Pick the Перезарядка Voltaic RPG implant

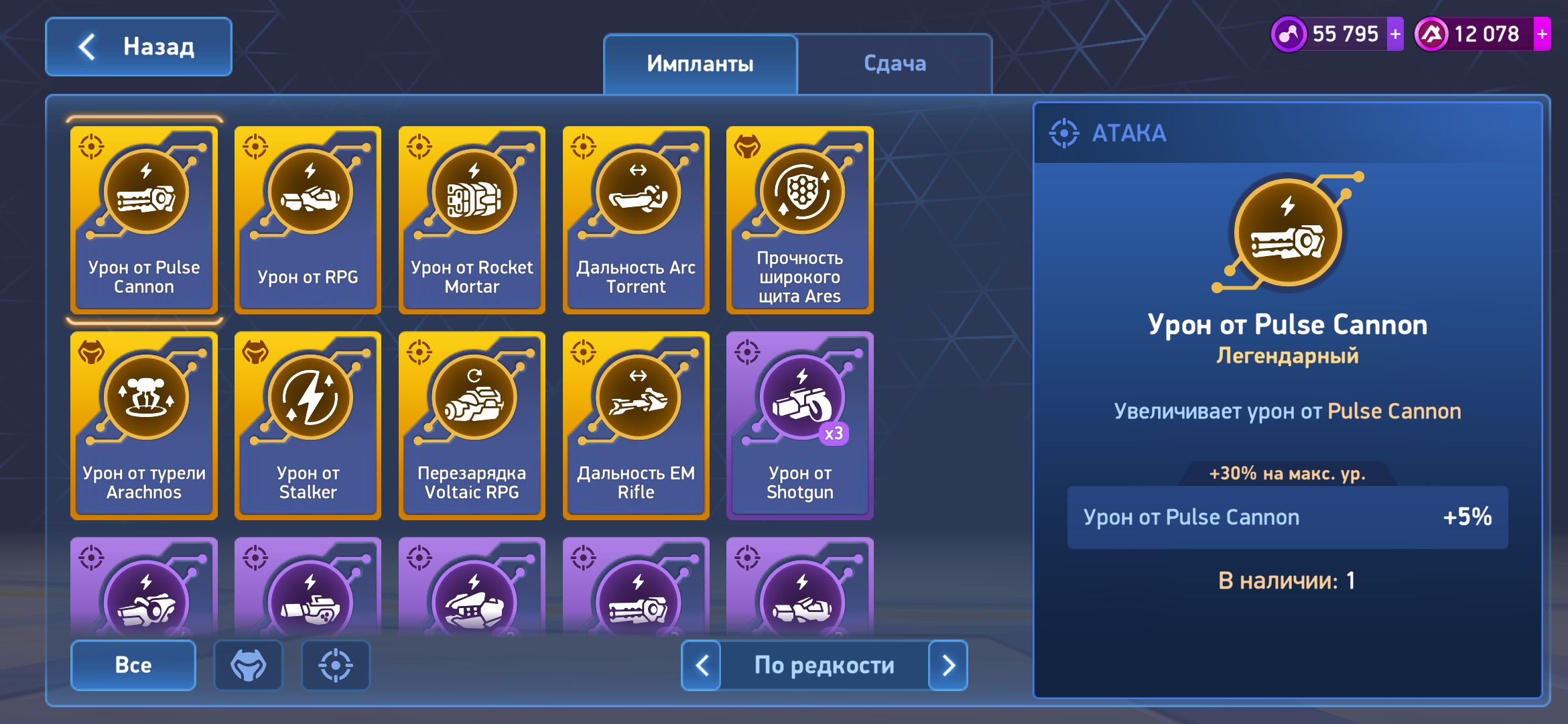472,426
